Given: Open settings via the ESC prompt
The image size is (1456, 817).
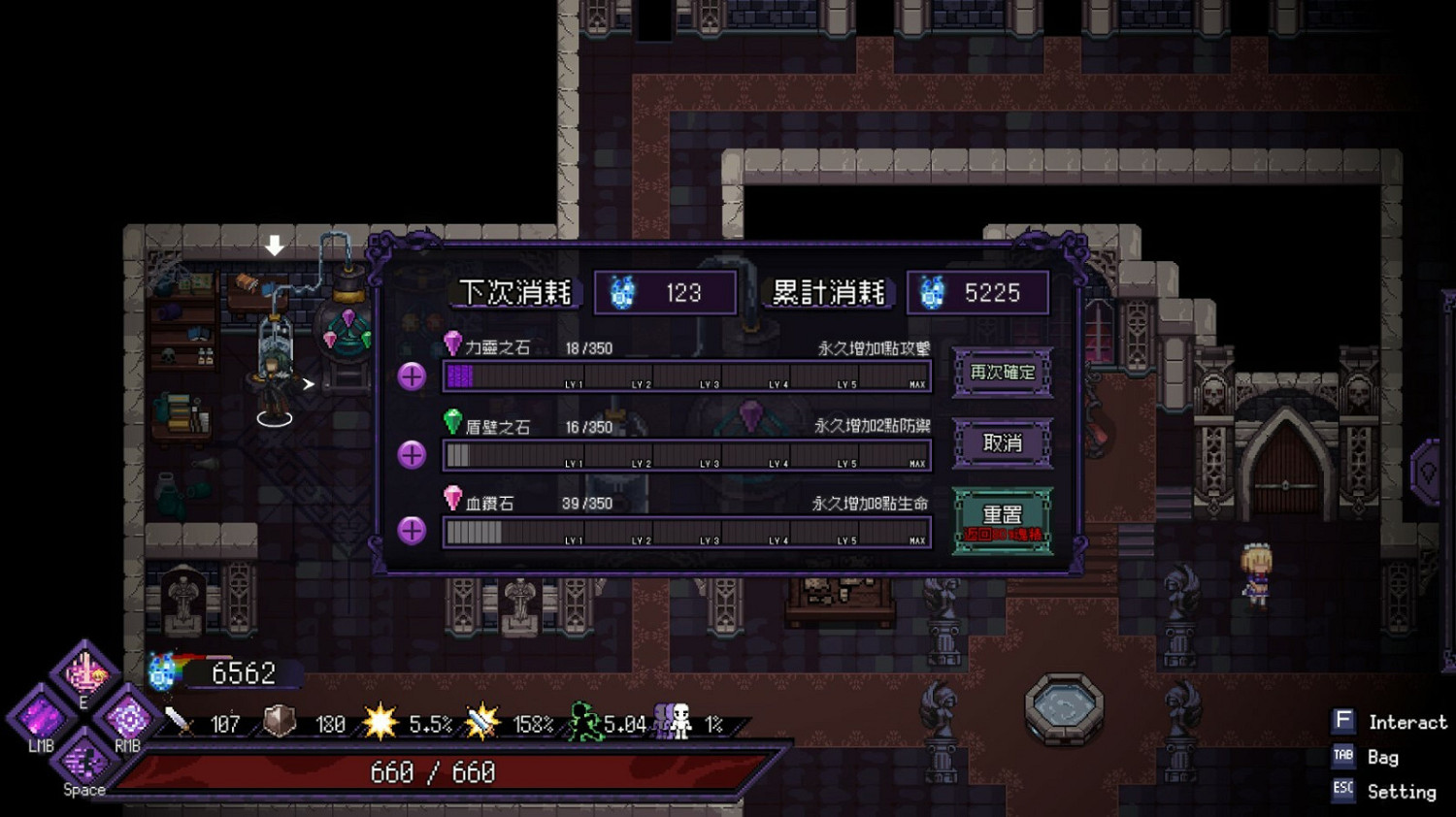Looking at the screenshot, I should 1343,791.
